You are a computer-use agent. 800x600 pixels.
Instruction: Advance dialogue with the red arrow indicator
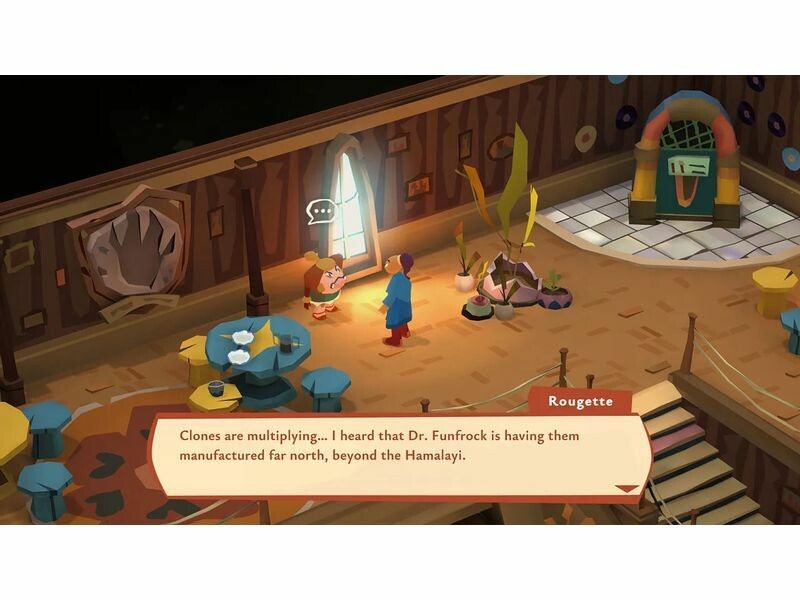tap(627, 488)
